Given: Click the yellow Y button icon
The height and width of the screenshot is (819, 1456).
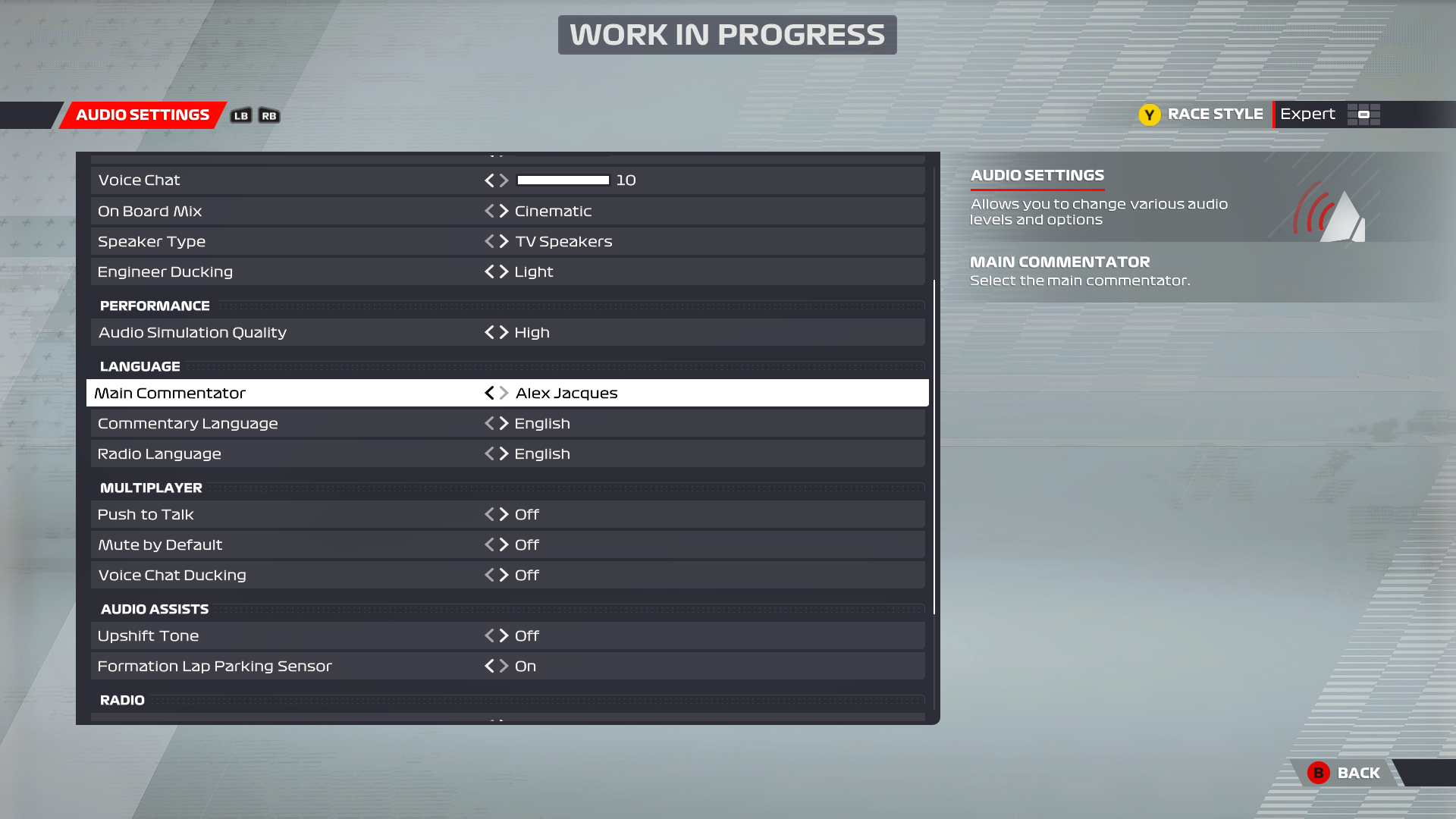Looking at the screenshot, I should click(1150, 115).
